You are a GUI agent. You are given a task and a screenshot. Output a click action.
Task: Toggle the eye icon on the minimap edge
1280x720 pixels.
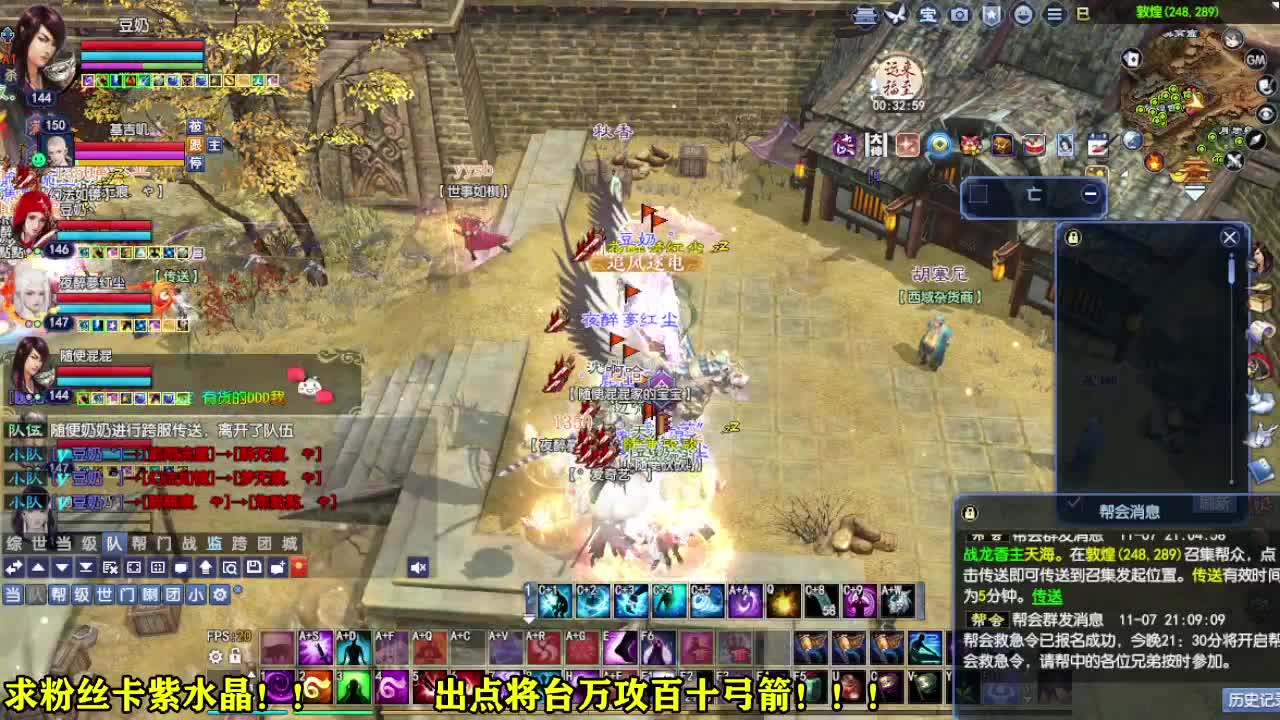(1266, 113)
